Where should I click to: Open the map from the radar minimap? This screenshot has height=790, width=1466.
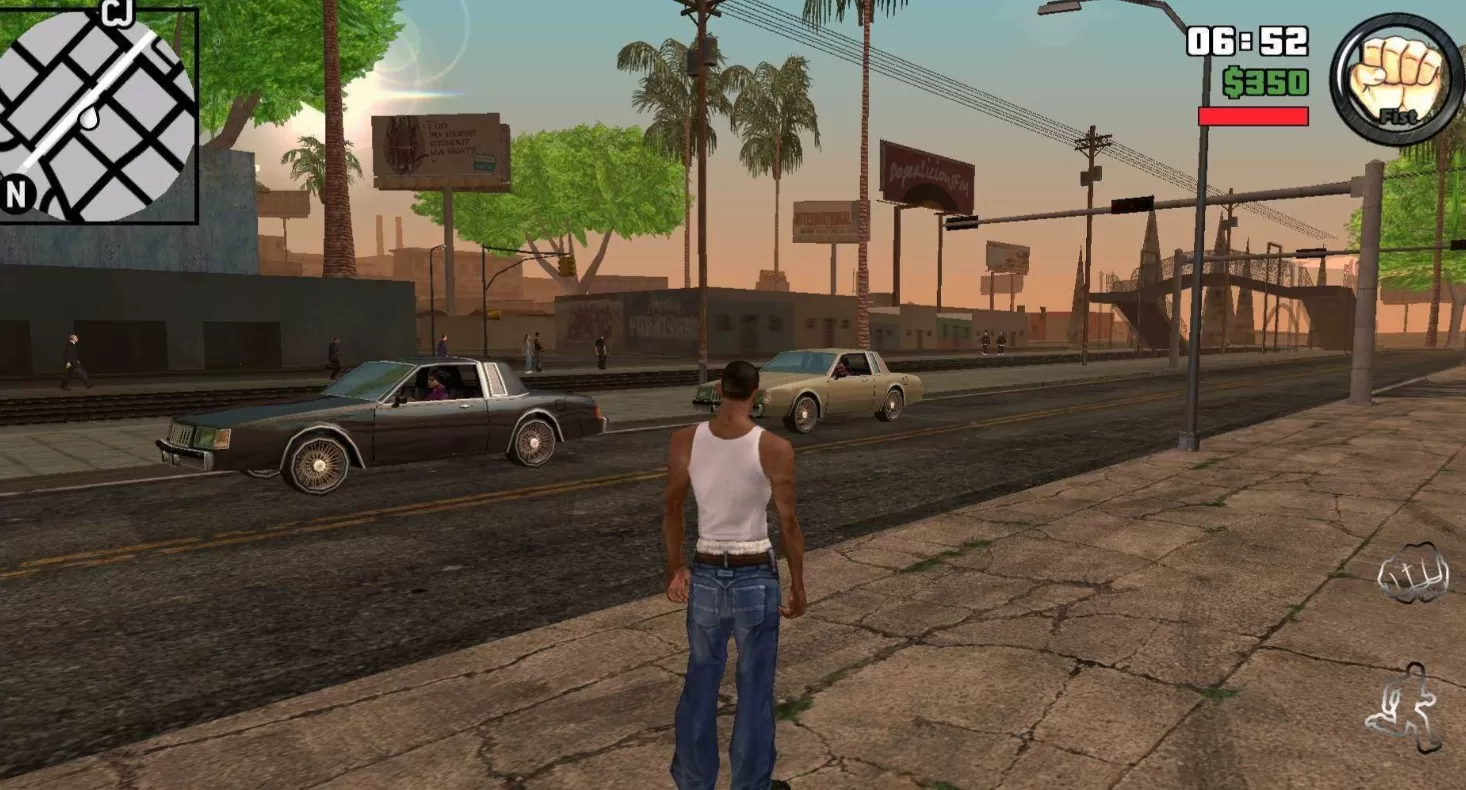(x=97, y=115)
